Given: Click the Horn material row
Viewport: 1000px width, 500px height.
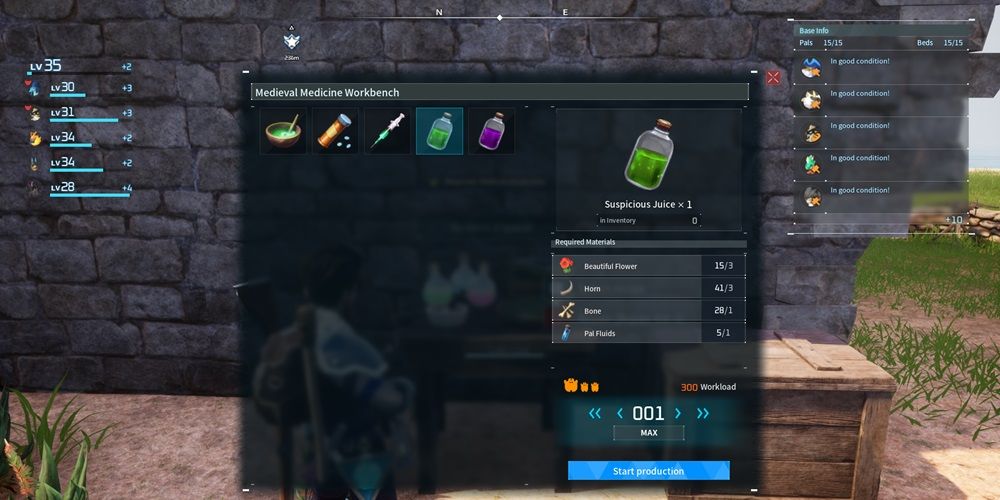Looking at the screenshot, I should pyautogui.click(x=648, y=288).
